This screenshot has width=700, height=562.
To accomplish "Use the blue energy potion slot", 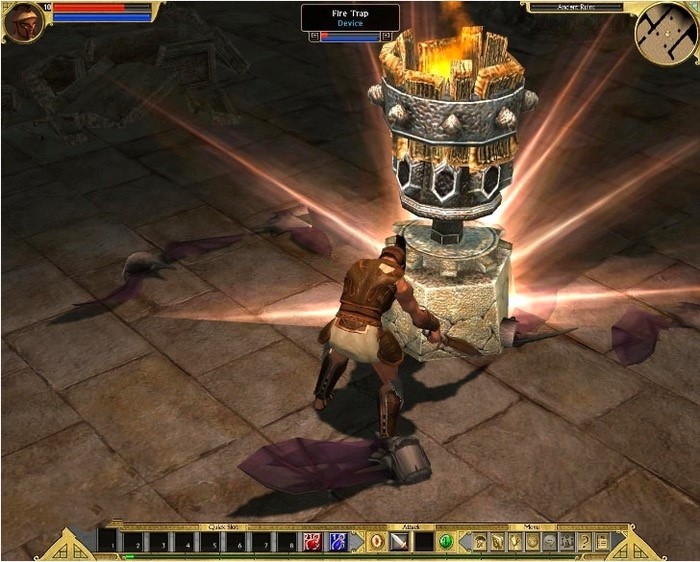I will pyautogui.click(x=337, y=541).
